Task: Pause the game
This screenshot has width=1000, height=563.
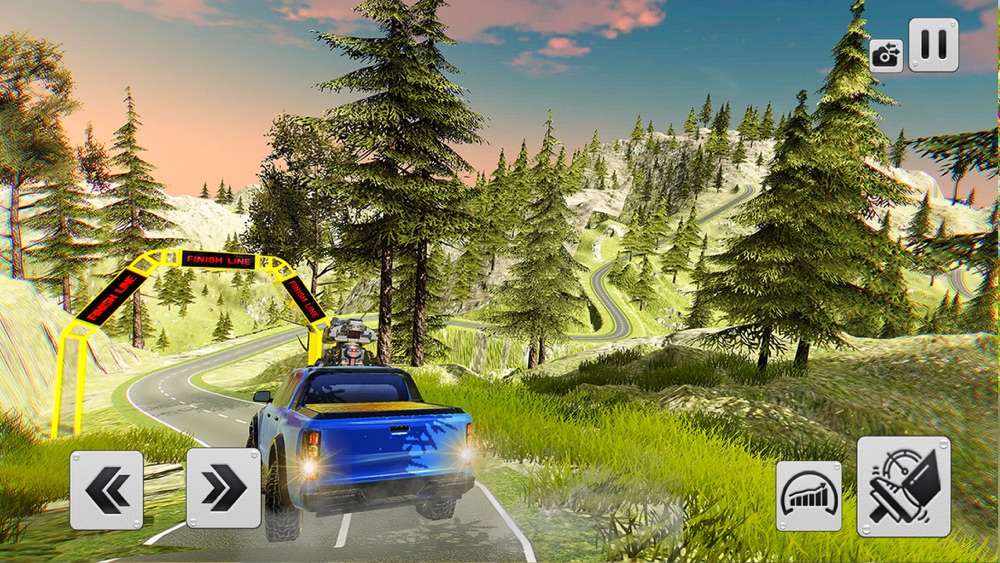Action: [x=933, y=45]
